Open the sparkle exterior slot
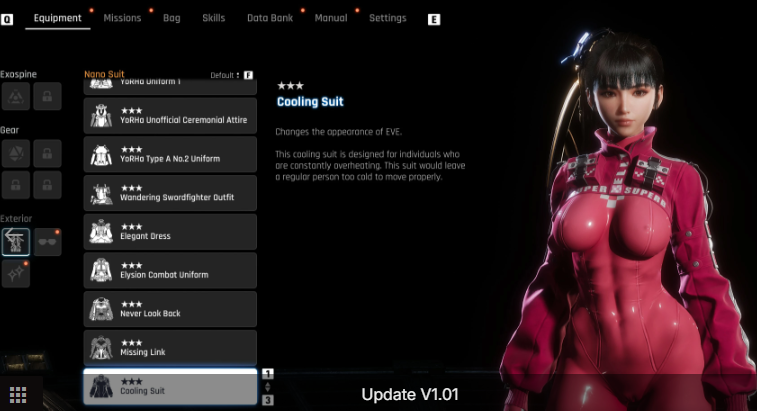Screen dimensions: 757x411 16,270
